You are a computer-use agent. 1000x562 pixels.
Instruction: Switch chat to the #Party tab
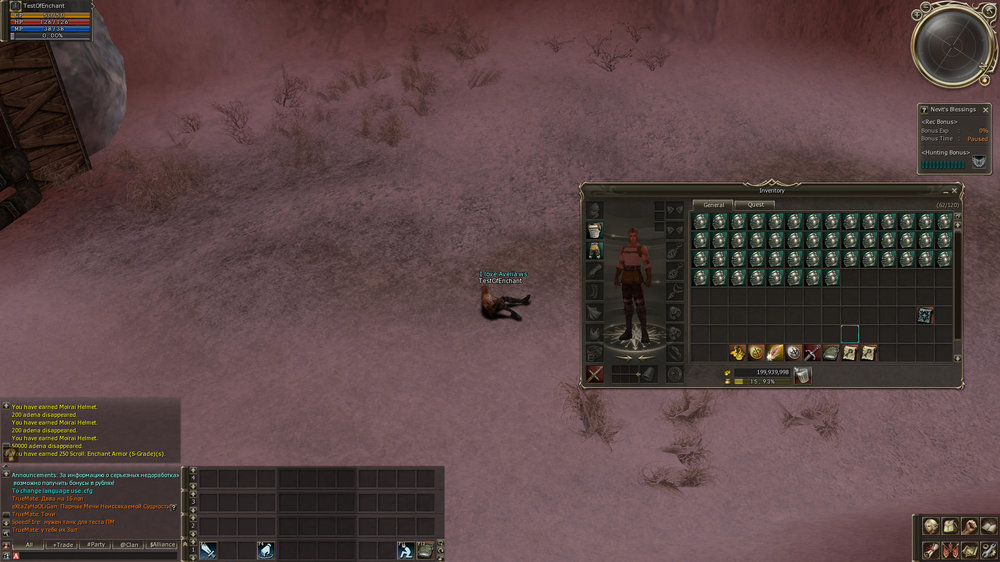[x=96, y=544]
